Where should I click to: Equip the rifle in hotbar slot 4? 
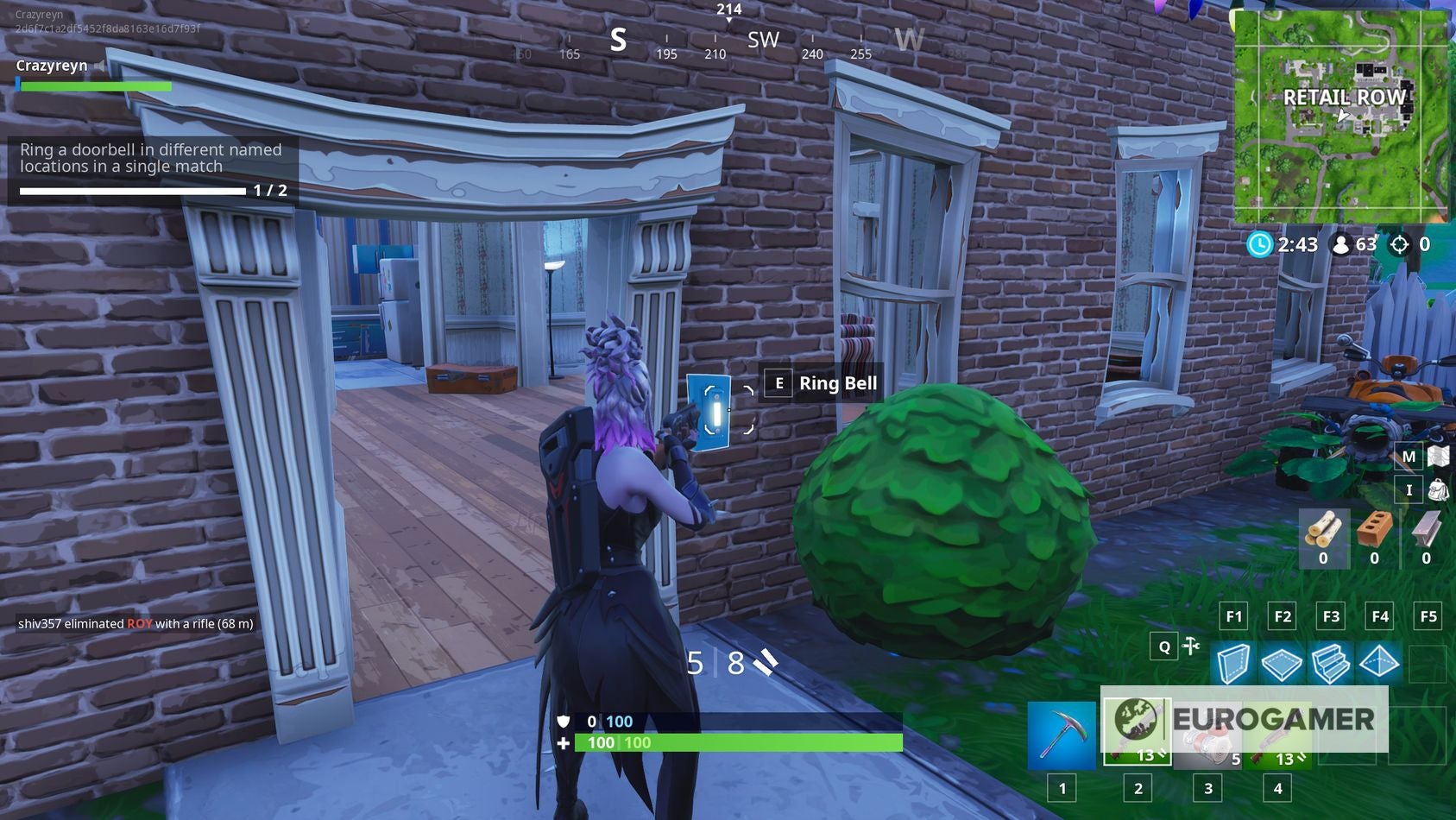pos(1276,735)
